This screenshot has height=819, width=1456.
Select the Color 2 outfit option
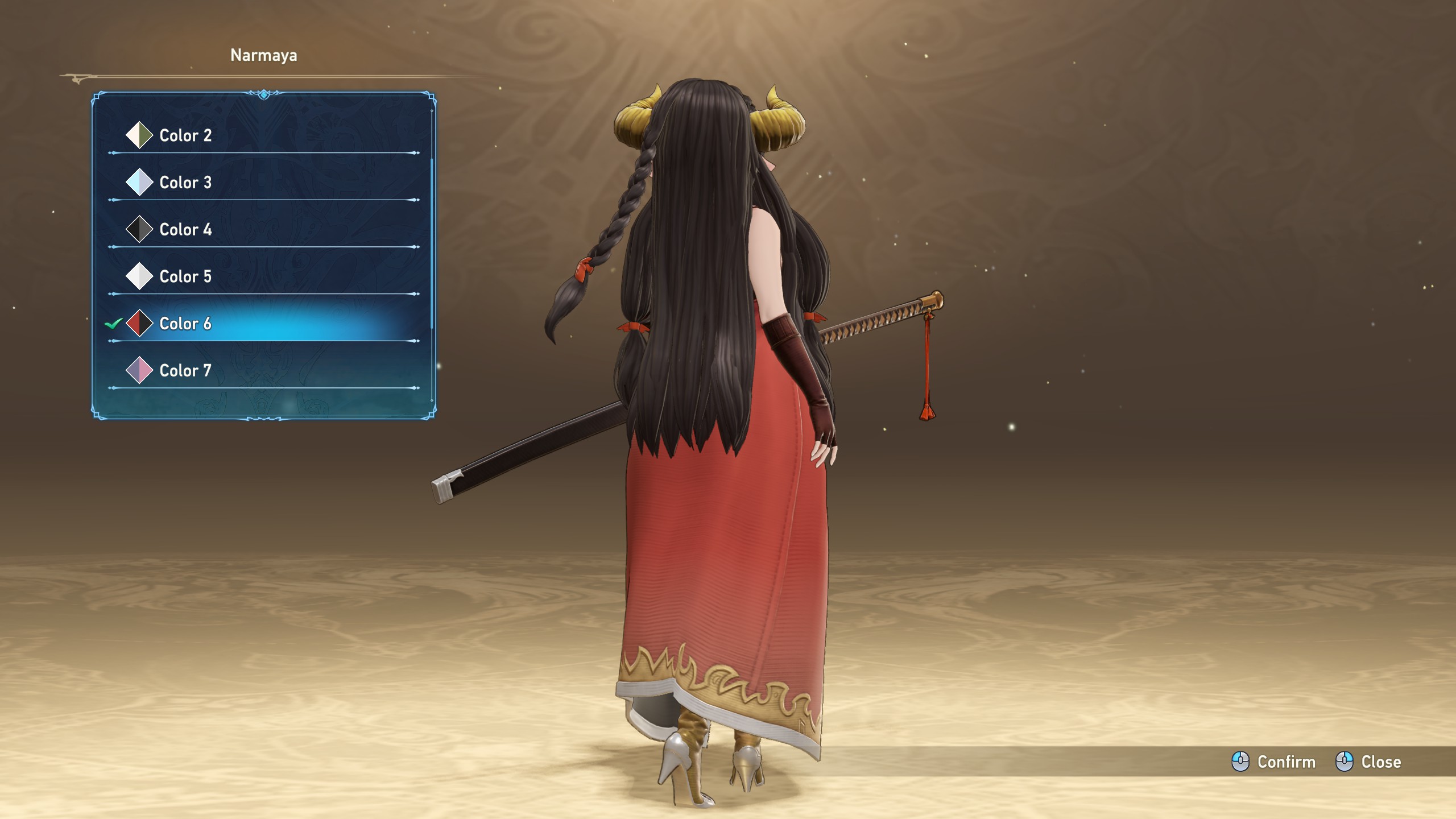pyautogui.click(x=185, y=135)
